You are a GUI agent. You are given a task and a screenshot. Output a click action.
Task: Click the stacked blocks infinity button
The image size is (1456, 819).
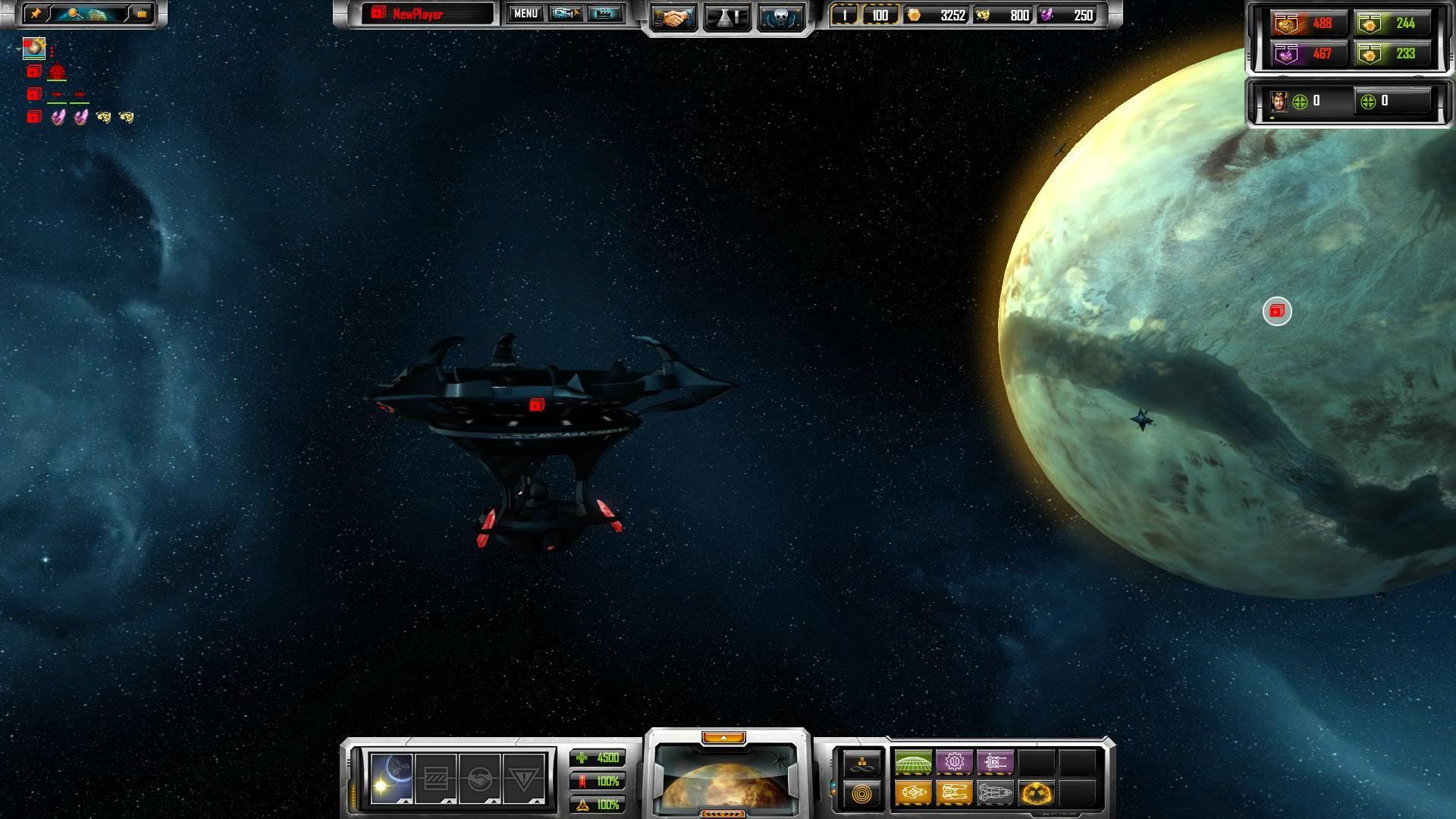(862, 763)
